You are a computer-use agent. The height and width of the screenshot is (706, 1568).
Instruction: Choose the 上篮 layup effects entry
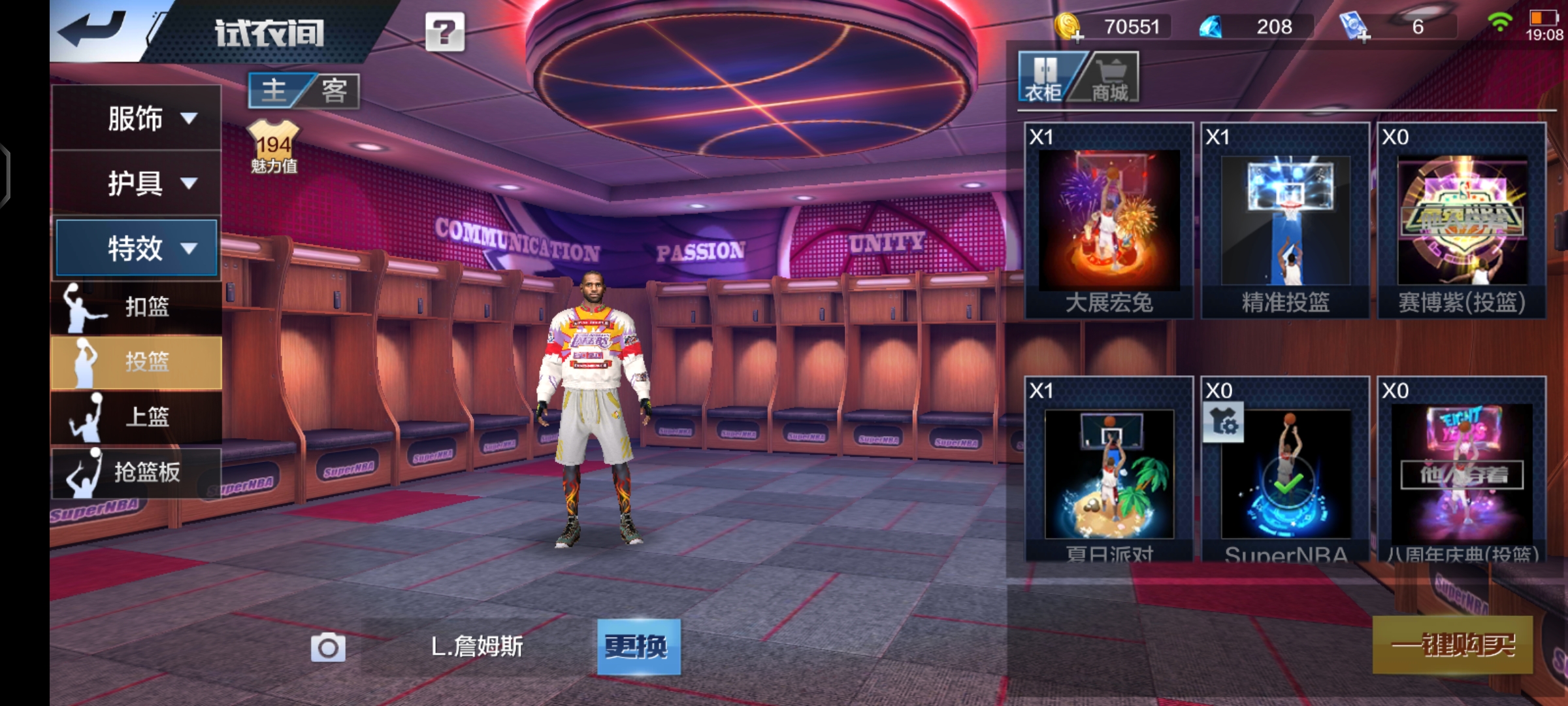coord(137,416)
